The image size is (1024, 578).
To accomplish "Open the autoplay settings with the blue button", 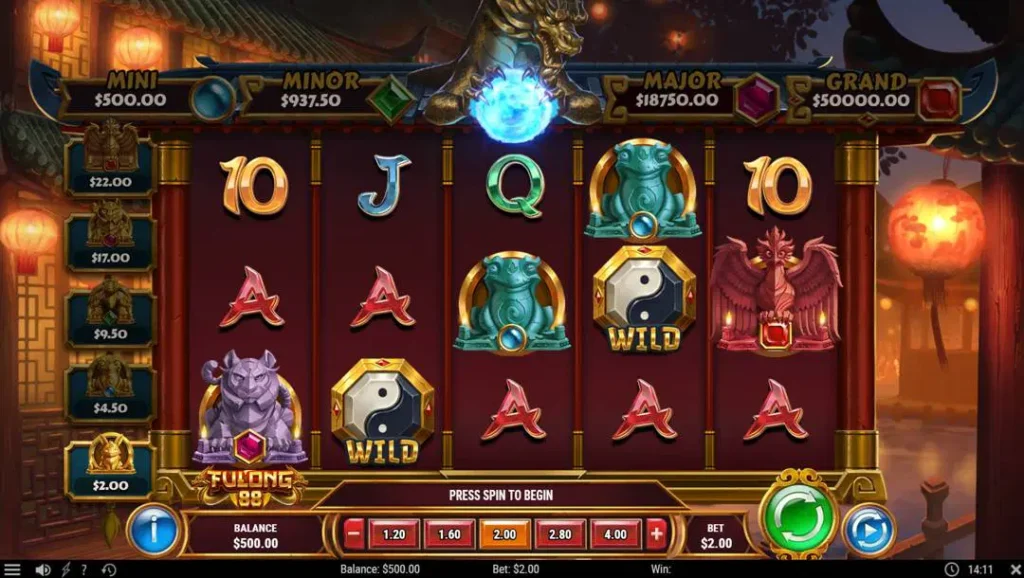I will click(x=868, y=530).
